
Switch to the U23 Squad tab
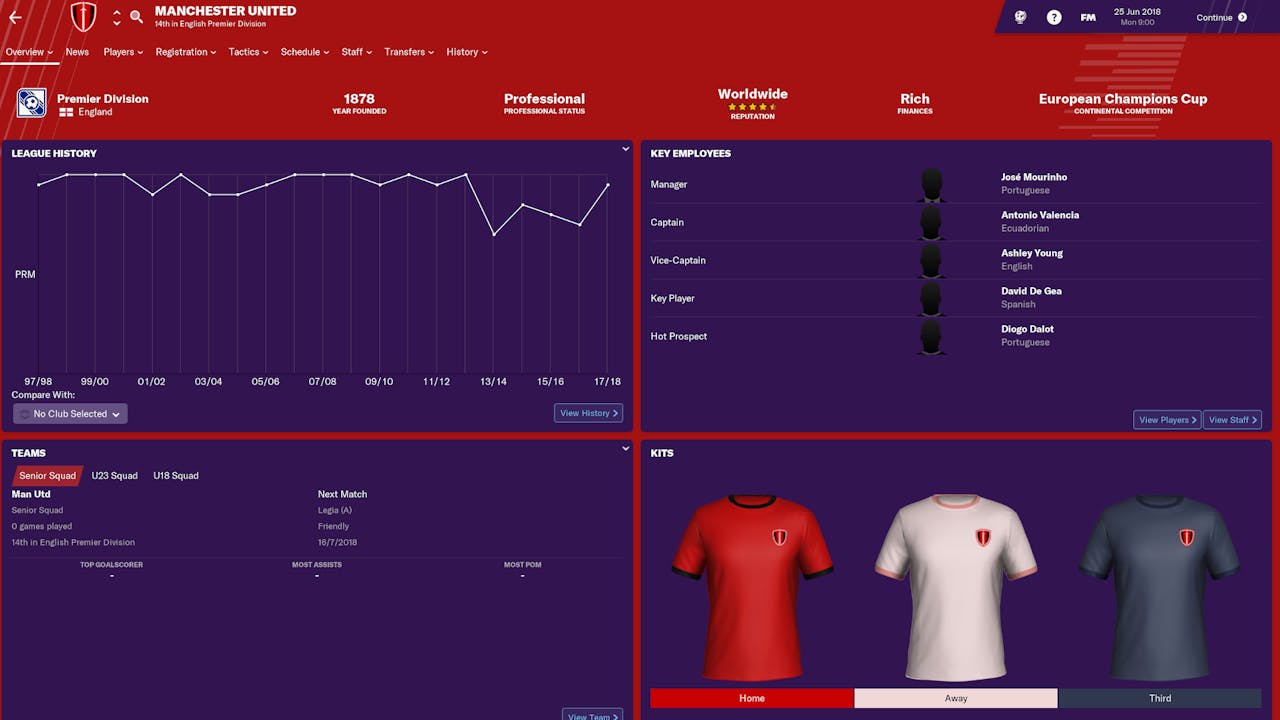coord(115,475)
